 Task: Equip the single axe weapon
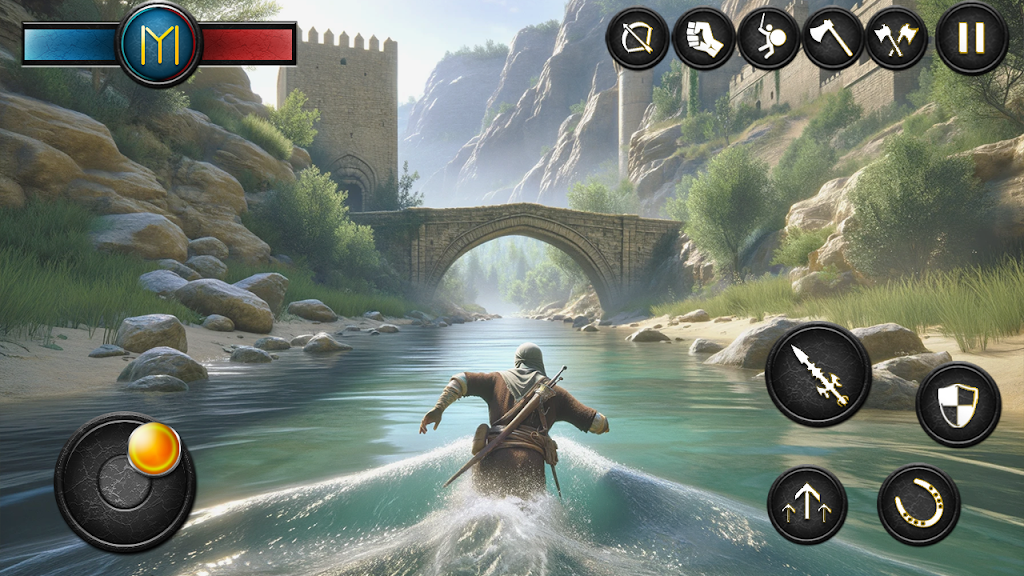832,38
